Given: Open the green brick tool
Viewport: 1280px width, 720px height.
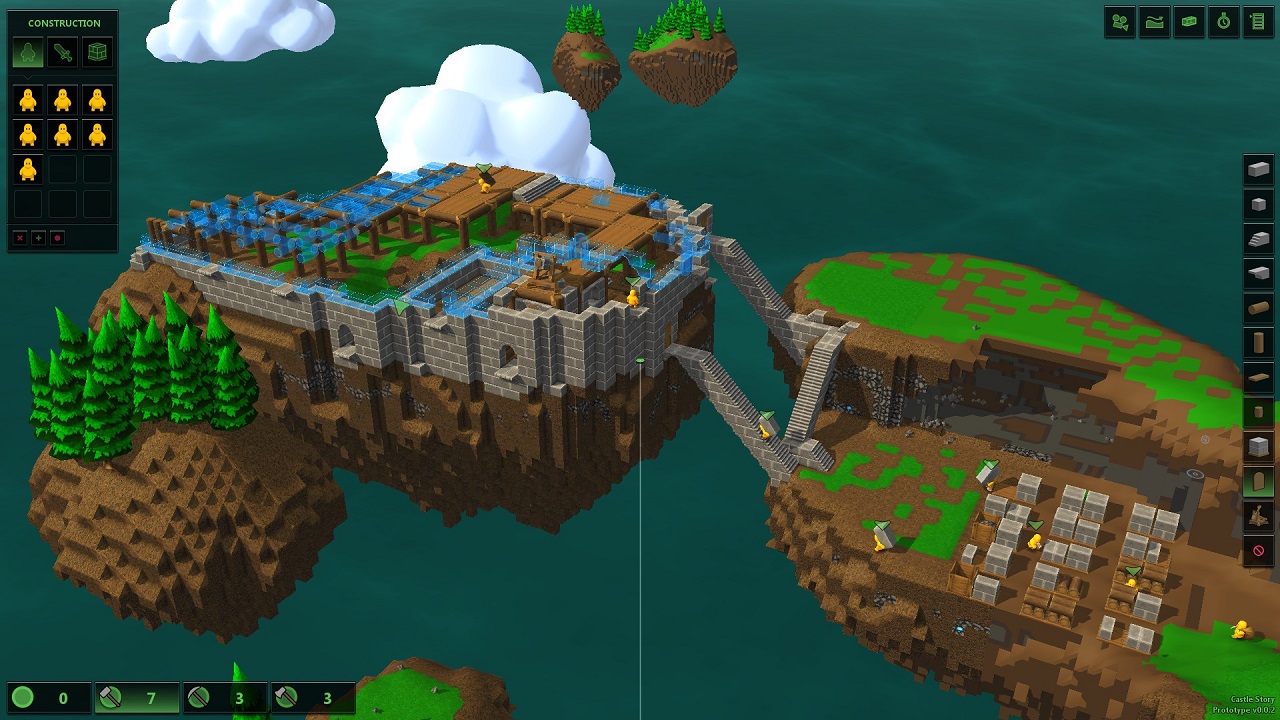Looking at the screenshot, I should click(x=1189, y=22).
